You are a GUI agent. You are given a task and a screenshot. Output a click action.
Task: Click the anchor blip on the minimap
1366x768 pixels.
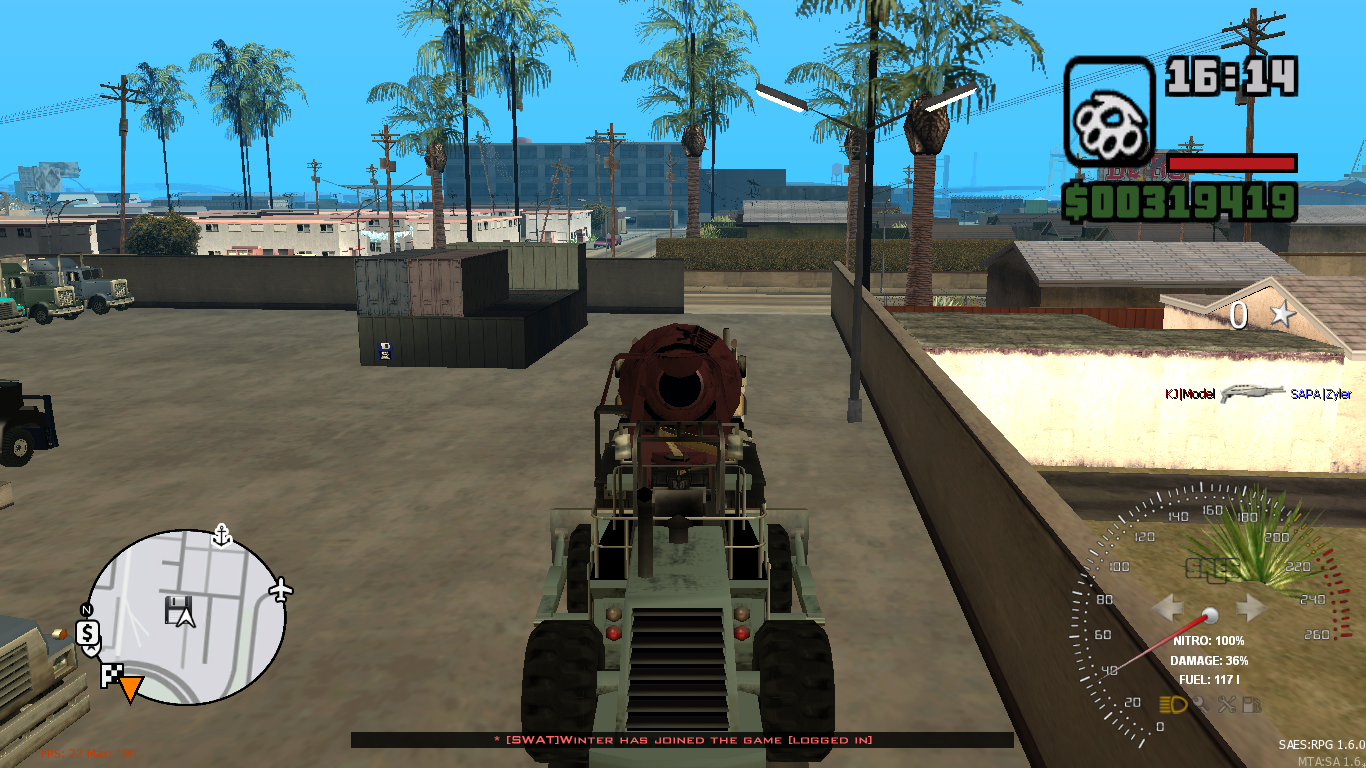click(x=220, y=536)
